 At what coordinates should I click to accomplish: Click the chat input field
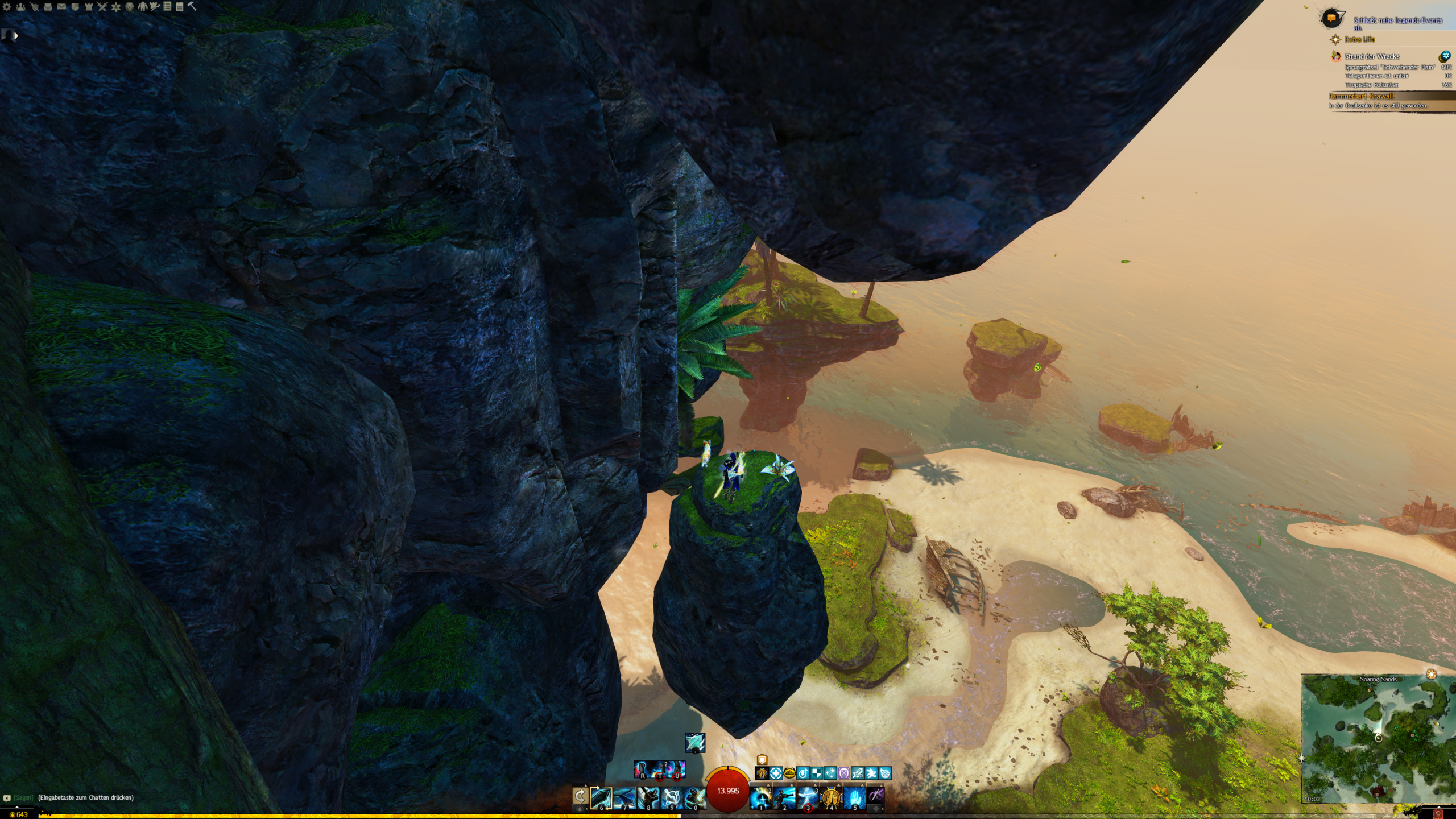(x=85, y=797)
